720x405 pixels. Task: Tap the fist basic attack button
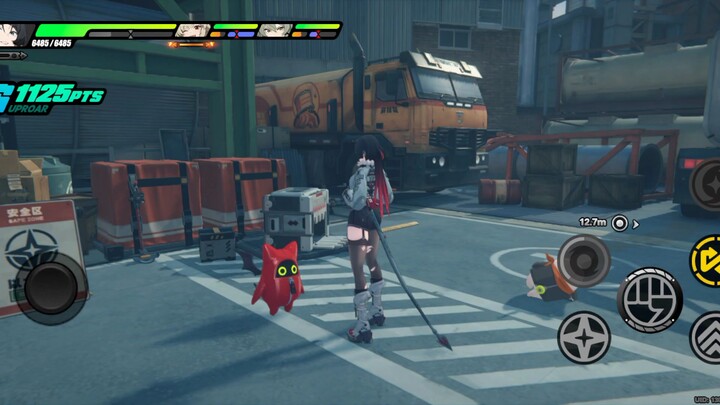[x=650, y=297]
